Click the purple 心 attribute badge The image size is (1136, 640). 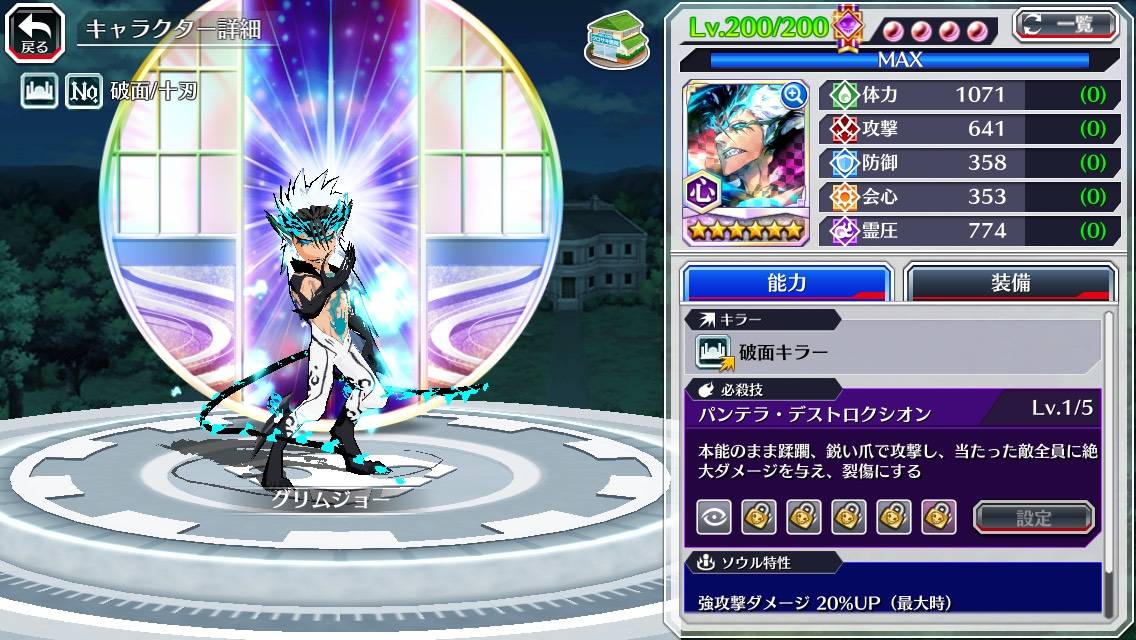pos(700,190)
